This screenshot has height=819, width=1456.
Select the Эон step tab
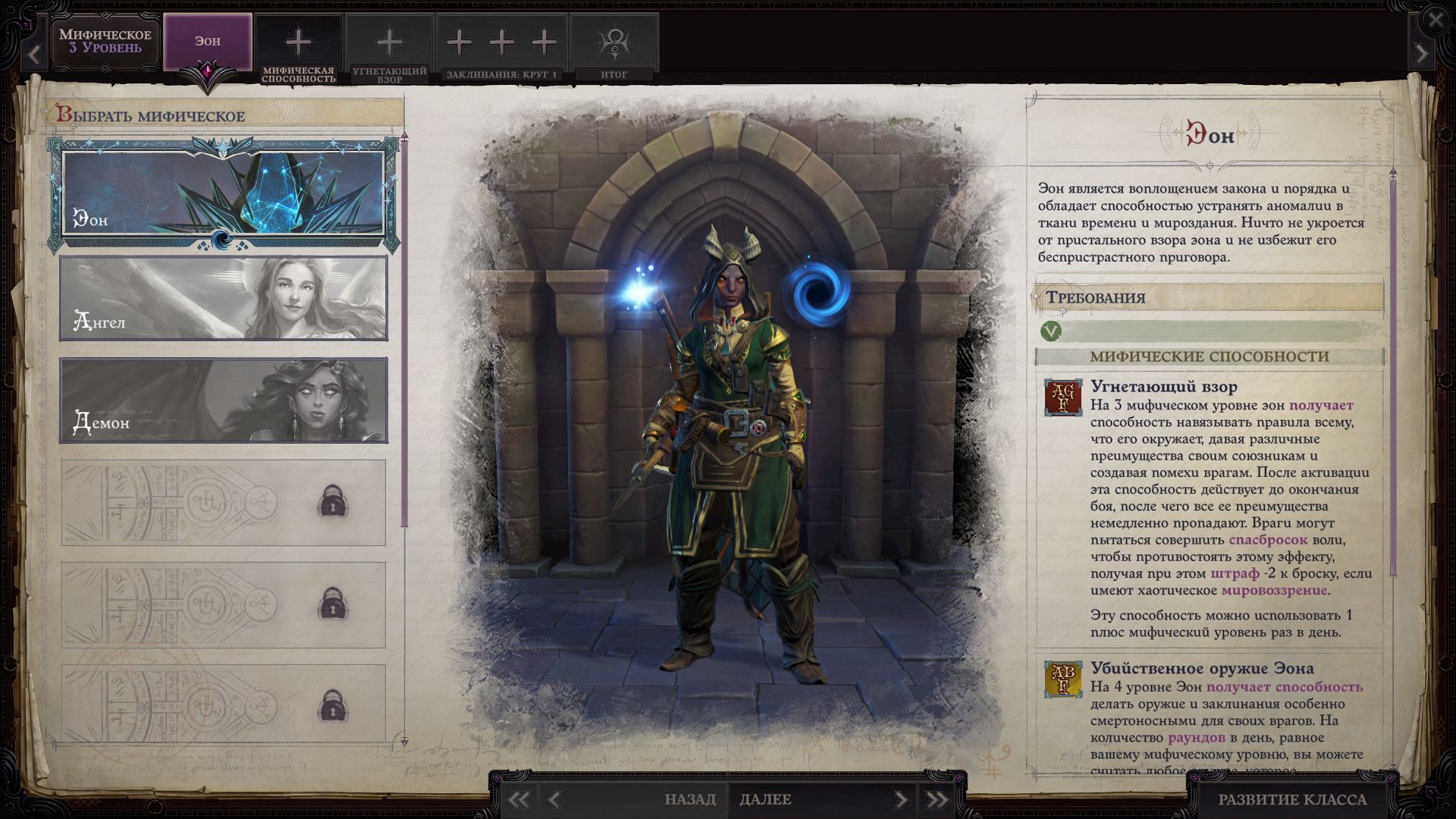(x=208, y=42)
